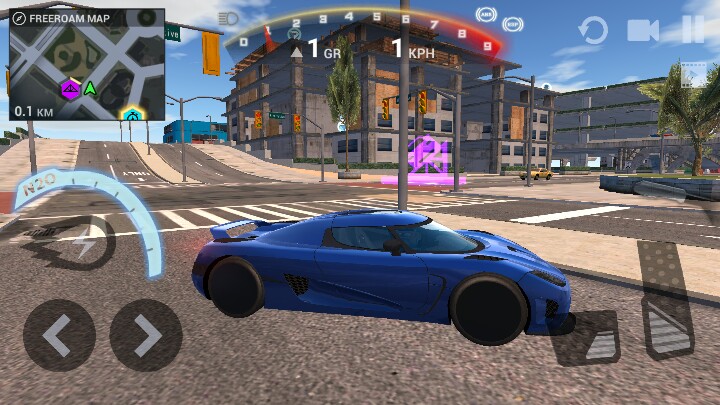Select the purple hexagon marker on minimap
720x405 pixels.
(70, 89)
